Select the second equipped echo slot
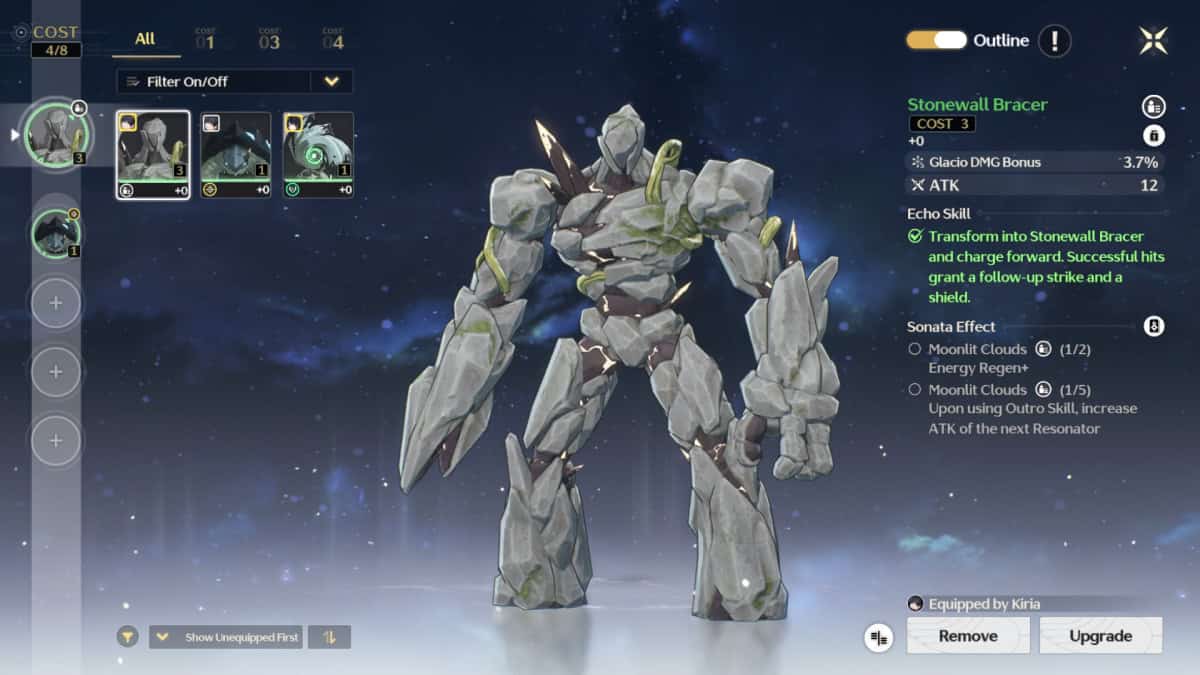The height and width of the screenshot is (675, 1200). coord(57,233)
